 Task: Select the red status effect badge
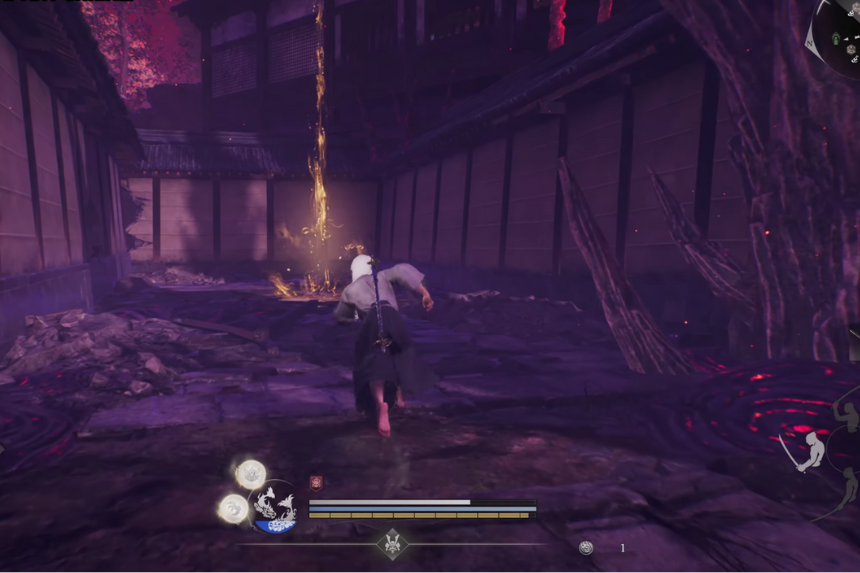316,482
